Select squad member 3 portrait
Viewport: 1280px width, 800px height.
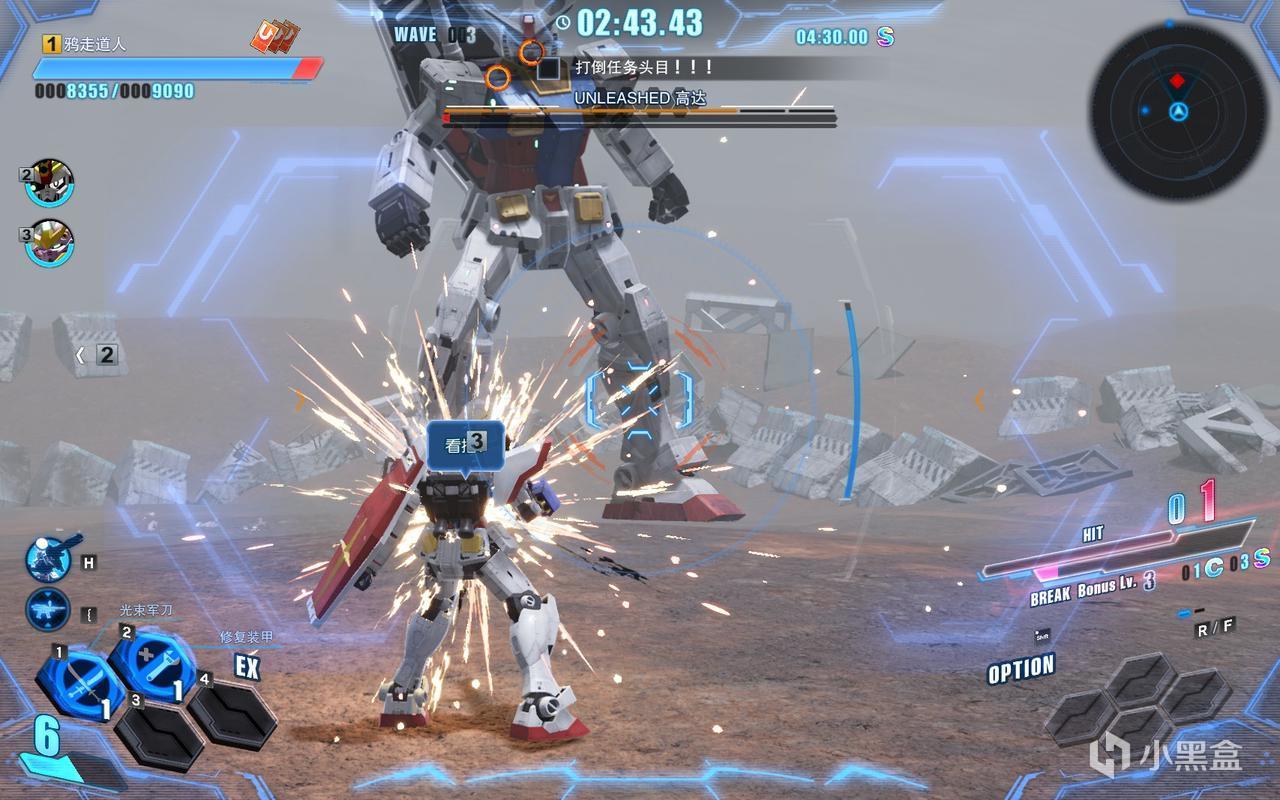tap(50, 243)
